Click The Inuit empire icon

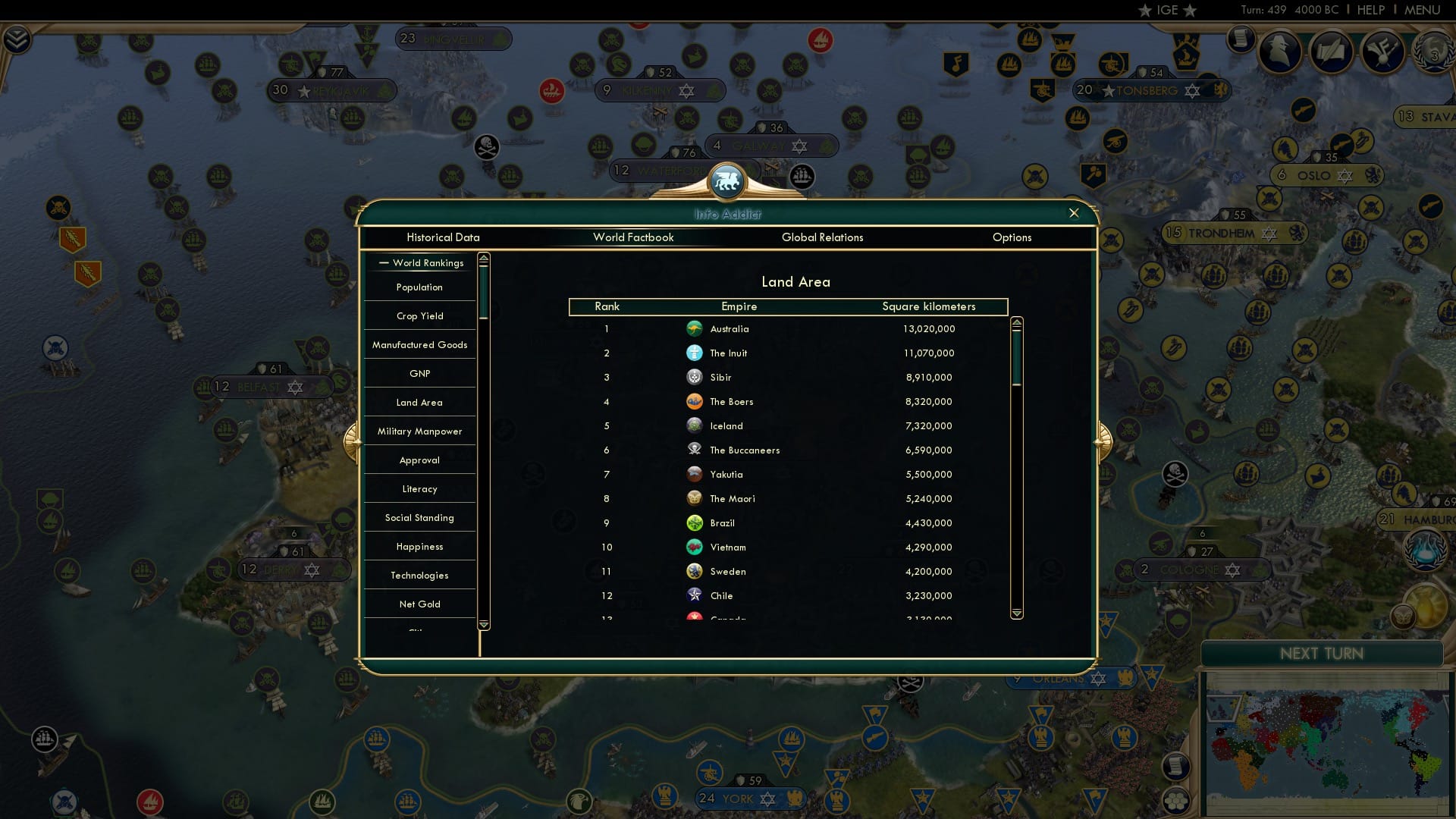point(695,353)
